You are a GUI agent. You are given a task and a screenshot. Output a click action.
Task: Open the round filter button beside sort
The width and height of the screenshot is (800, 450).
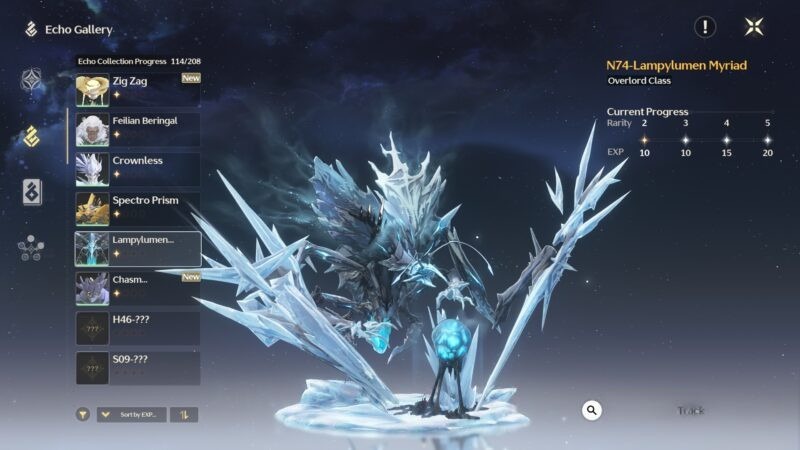83,414
